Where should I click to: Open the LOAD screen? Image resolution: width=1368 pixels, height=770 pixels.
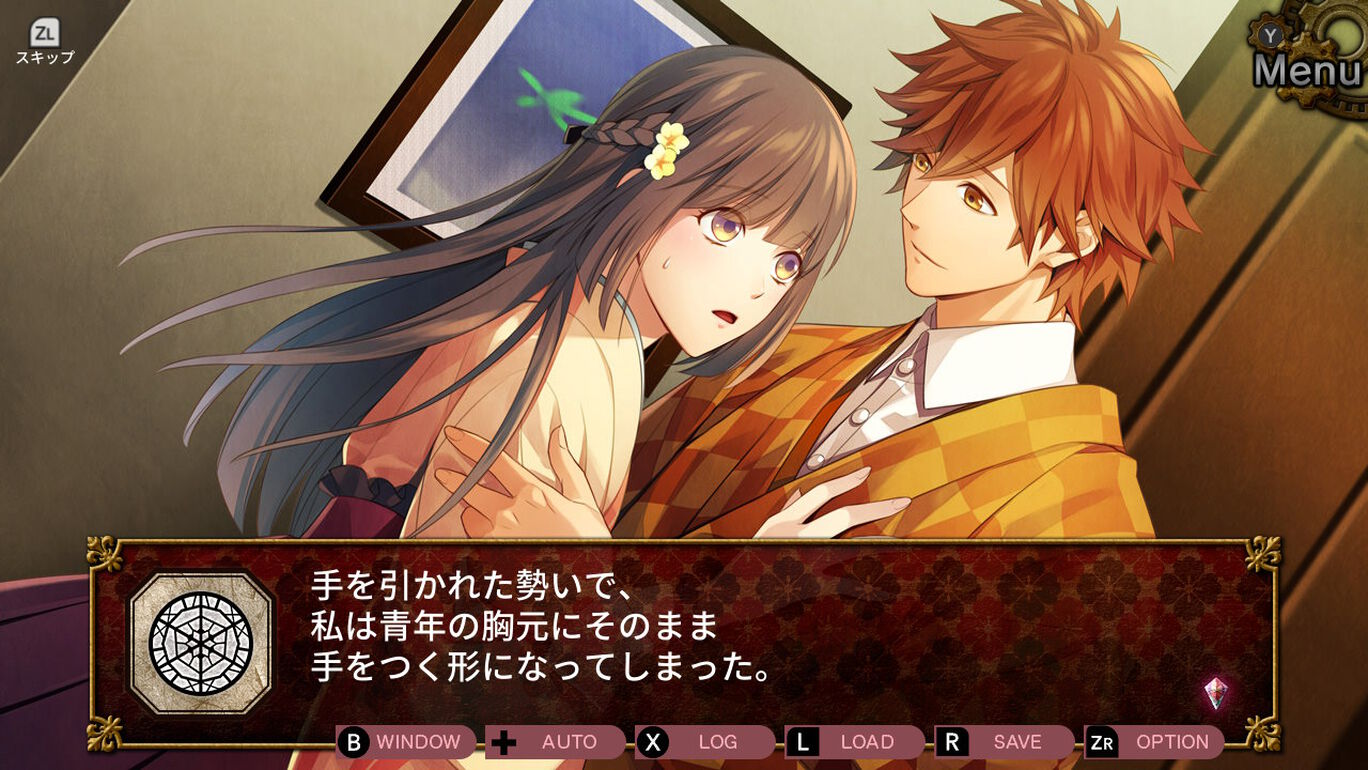click(x=855, y=742)
